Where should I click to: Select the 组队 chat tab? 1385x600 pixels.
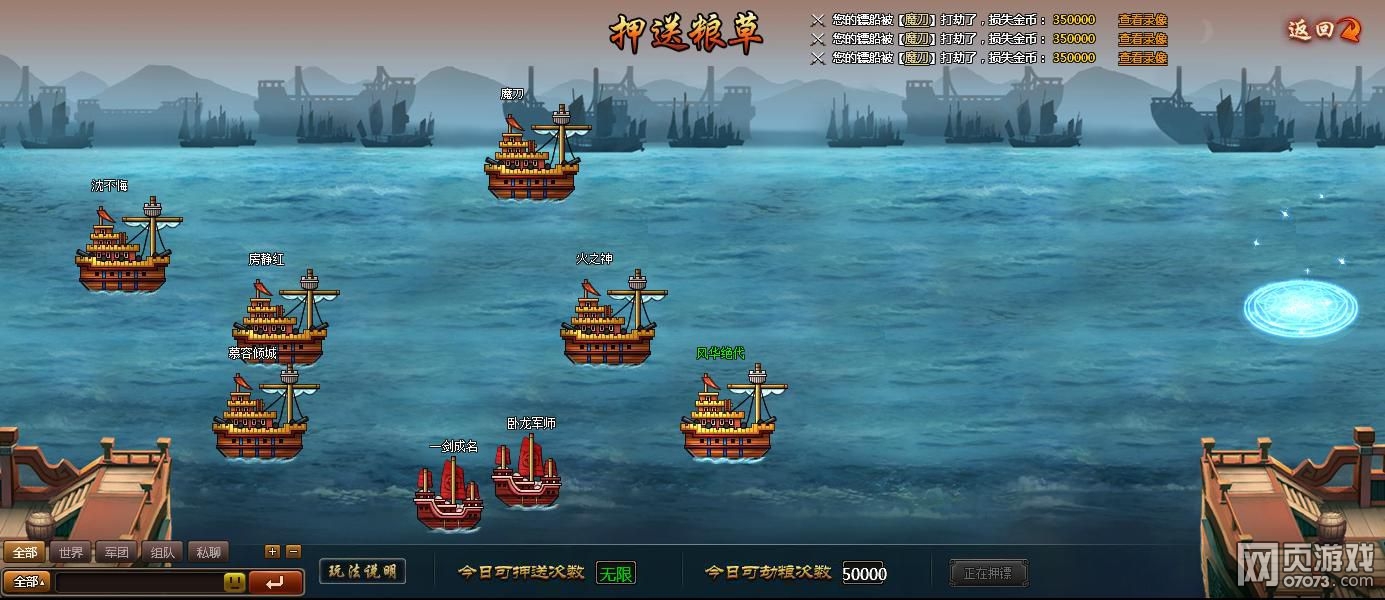163,552
